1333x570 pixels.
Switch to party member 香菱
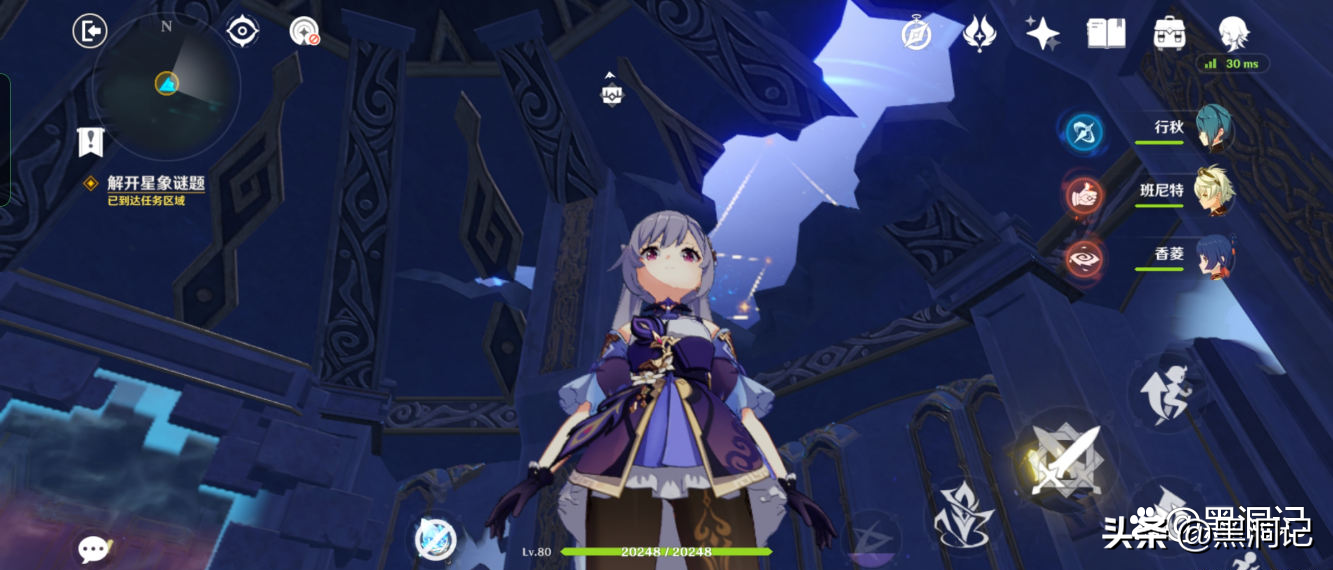pos(1212,256)
